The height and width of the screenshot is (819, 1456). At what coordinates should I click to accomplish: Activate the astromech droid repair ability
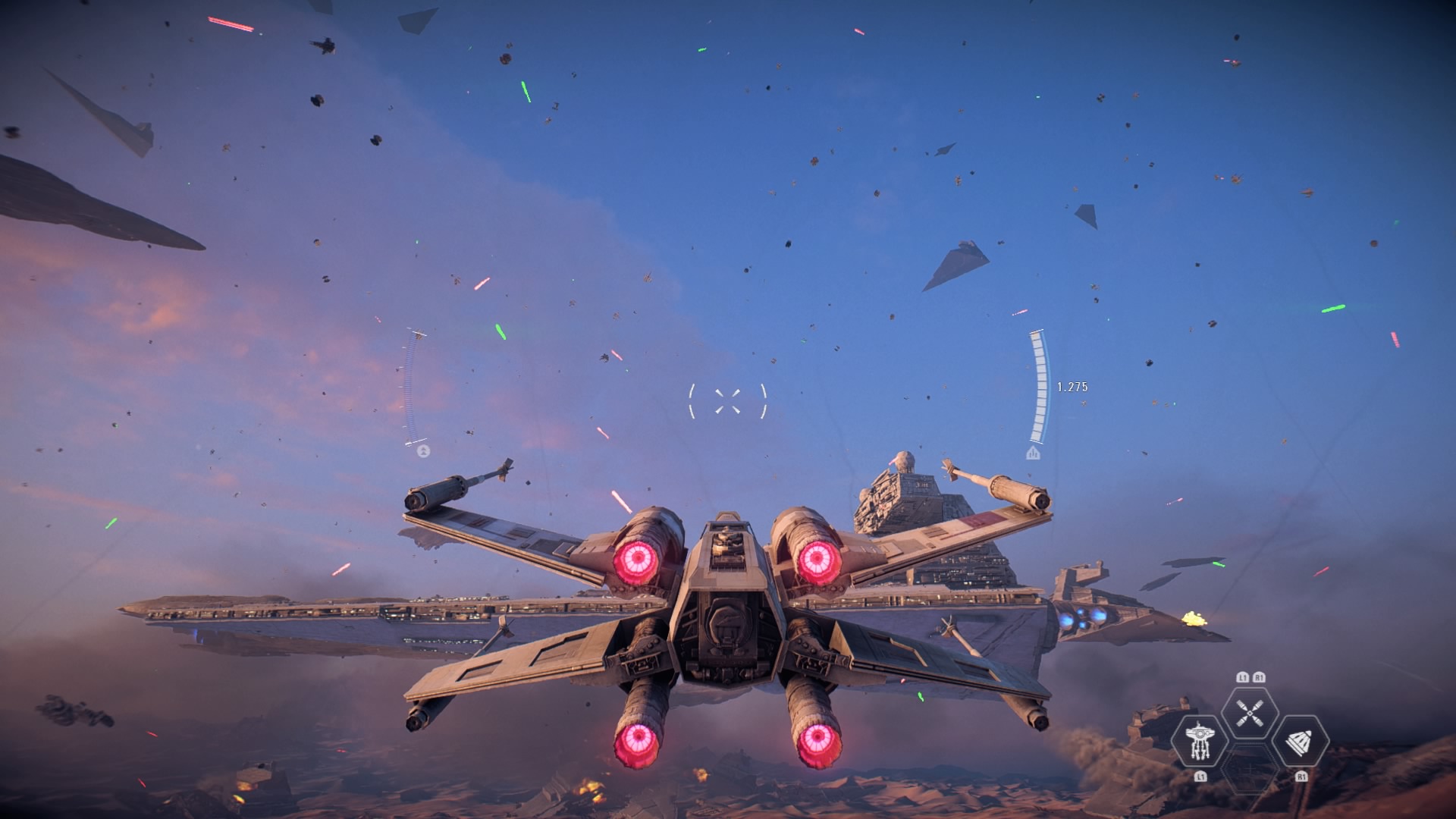pyautogui.click(x=1199, y=740)
